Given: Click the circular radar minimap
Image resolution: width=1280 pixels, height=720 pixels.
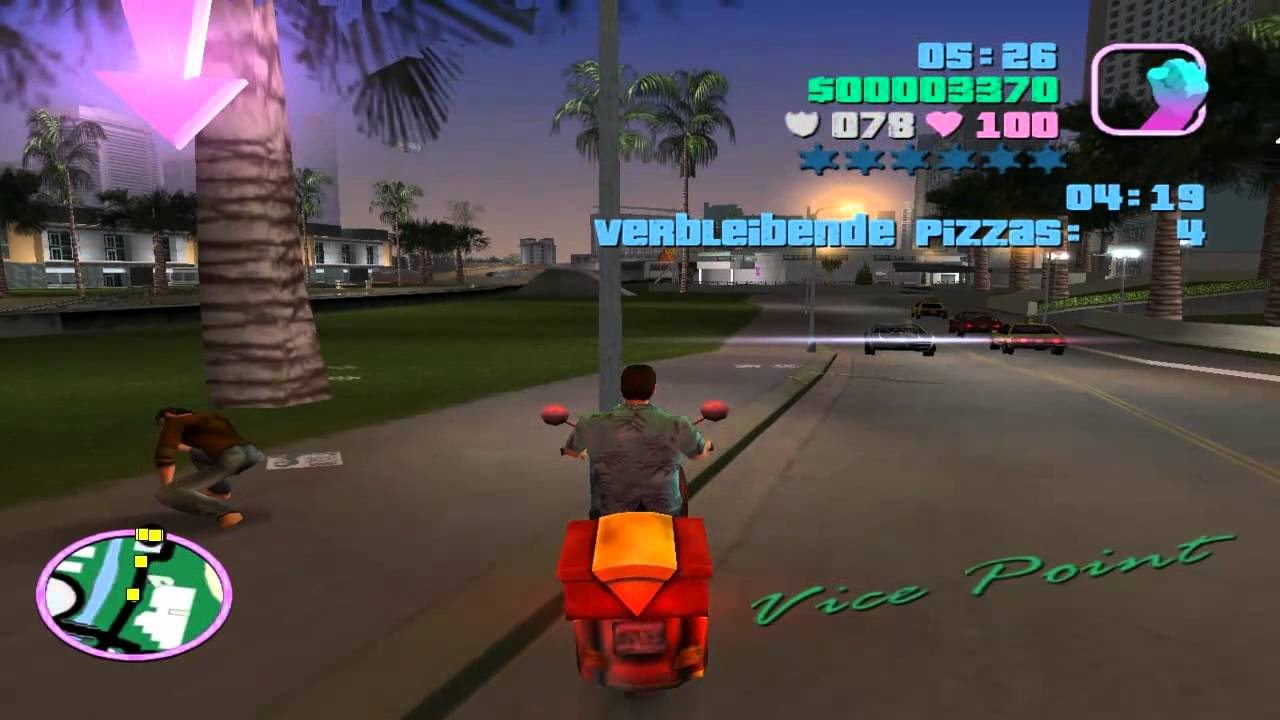Looking at the screenshot, I should tap(134, 595).
